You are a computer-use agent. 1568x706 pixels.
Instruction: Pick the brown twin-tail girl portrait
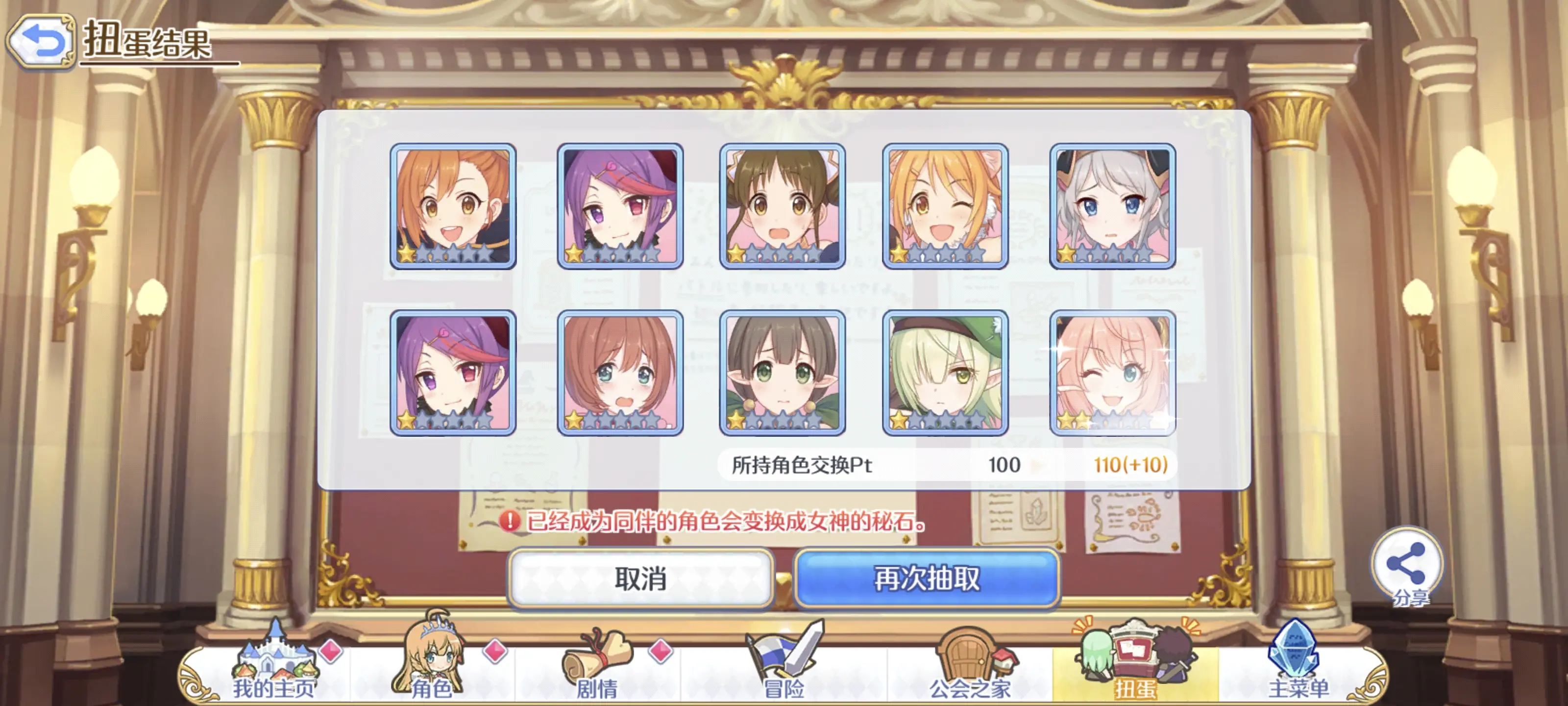[x=782, y=206]
